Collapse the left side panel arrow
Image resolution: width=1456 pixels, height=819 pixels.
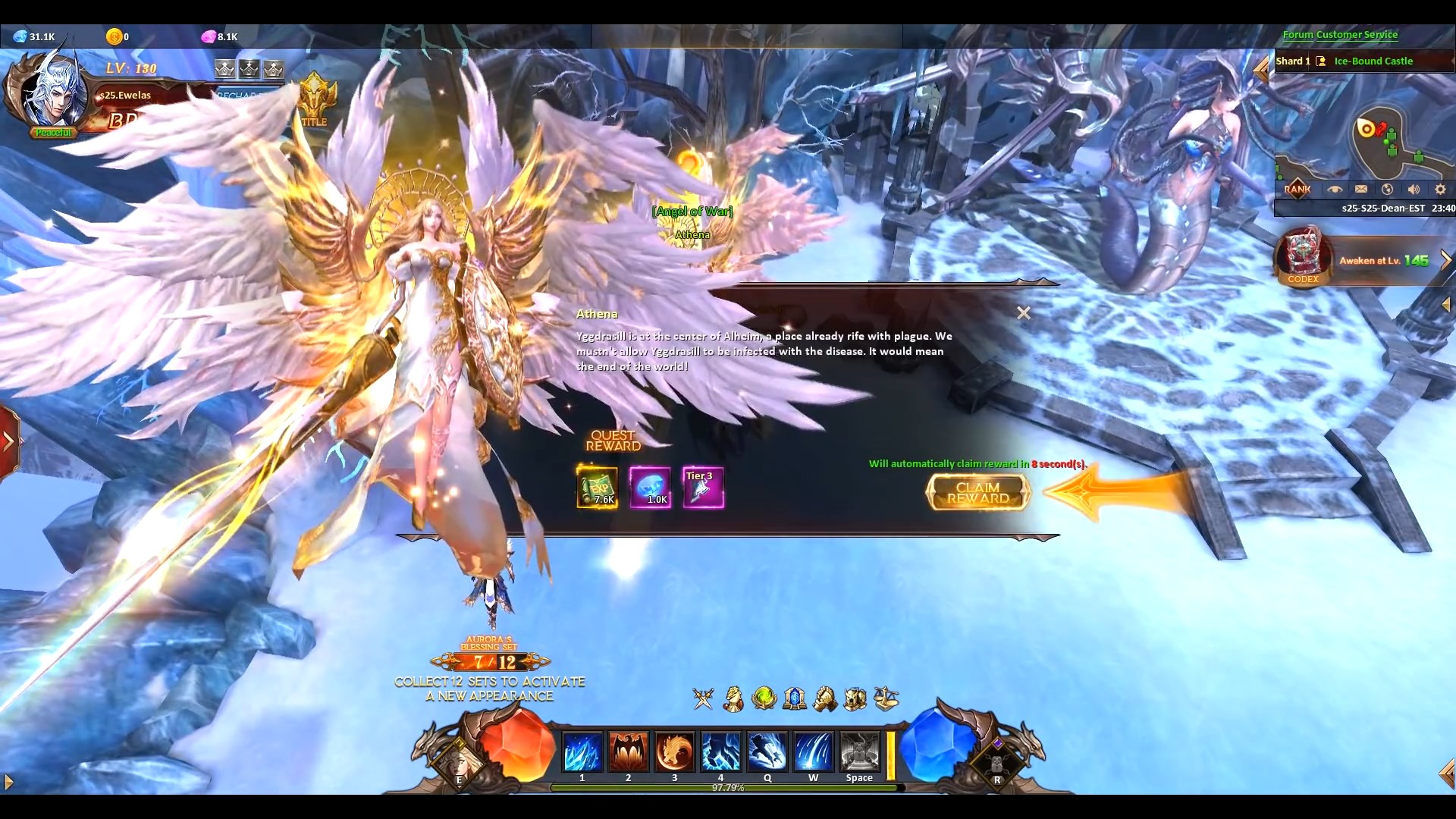(8, 442)
